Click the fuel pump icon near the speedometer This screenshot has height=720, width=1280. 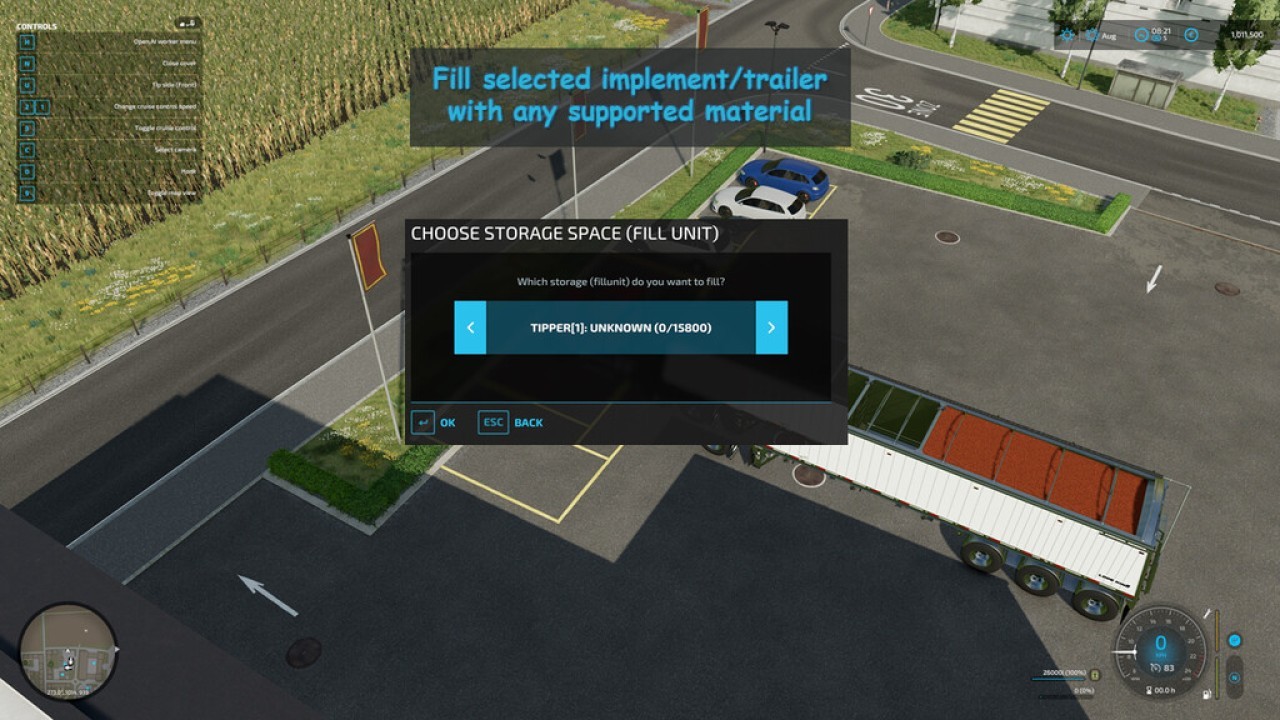click(x=1207, y=694)
